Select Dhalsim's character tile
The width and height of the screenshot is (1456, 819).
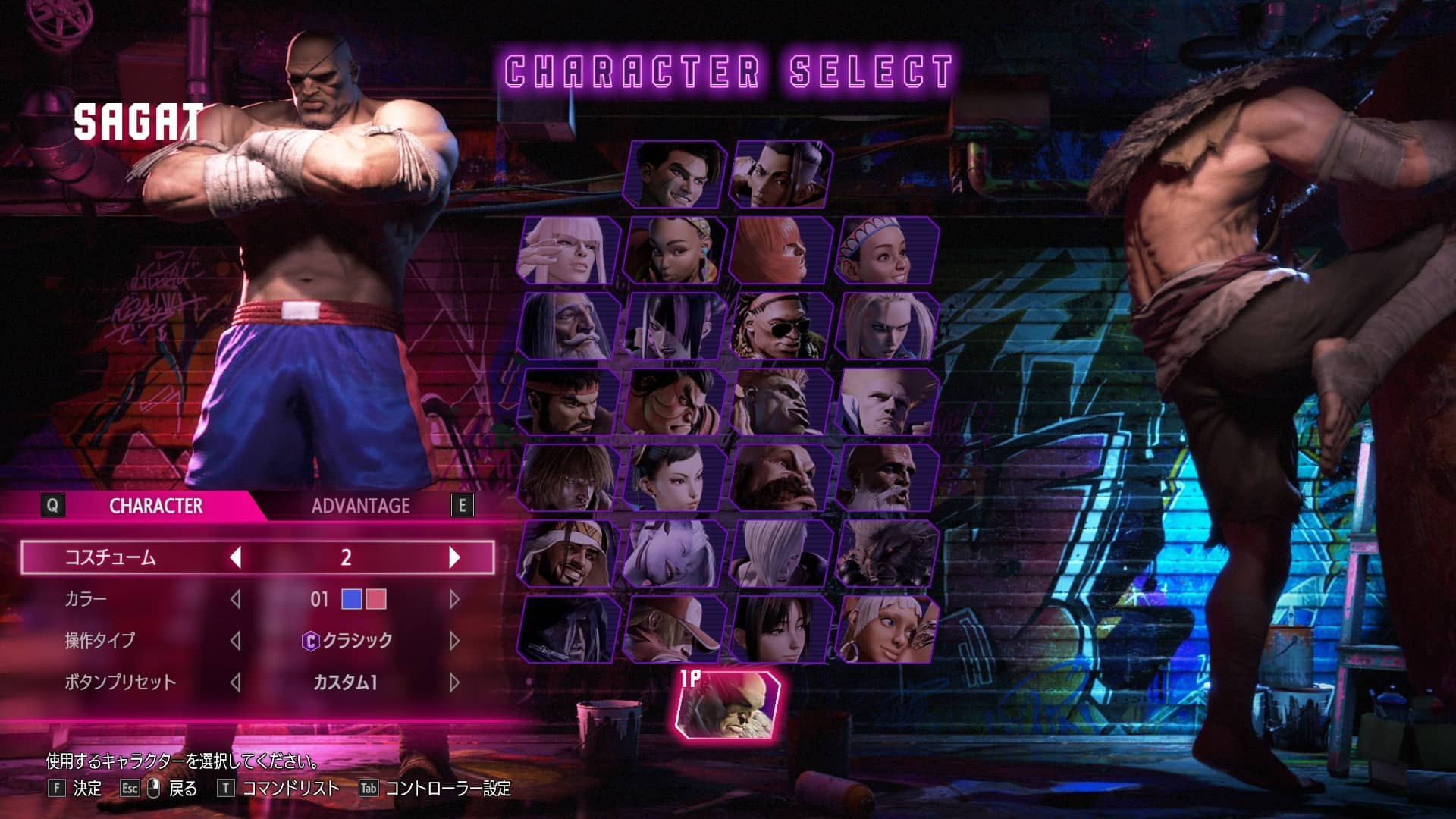[886, 478]
